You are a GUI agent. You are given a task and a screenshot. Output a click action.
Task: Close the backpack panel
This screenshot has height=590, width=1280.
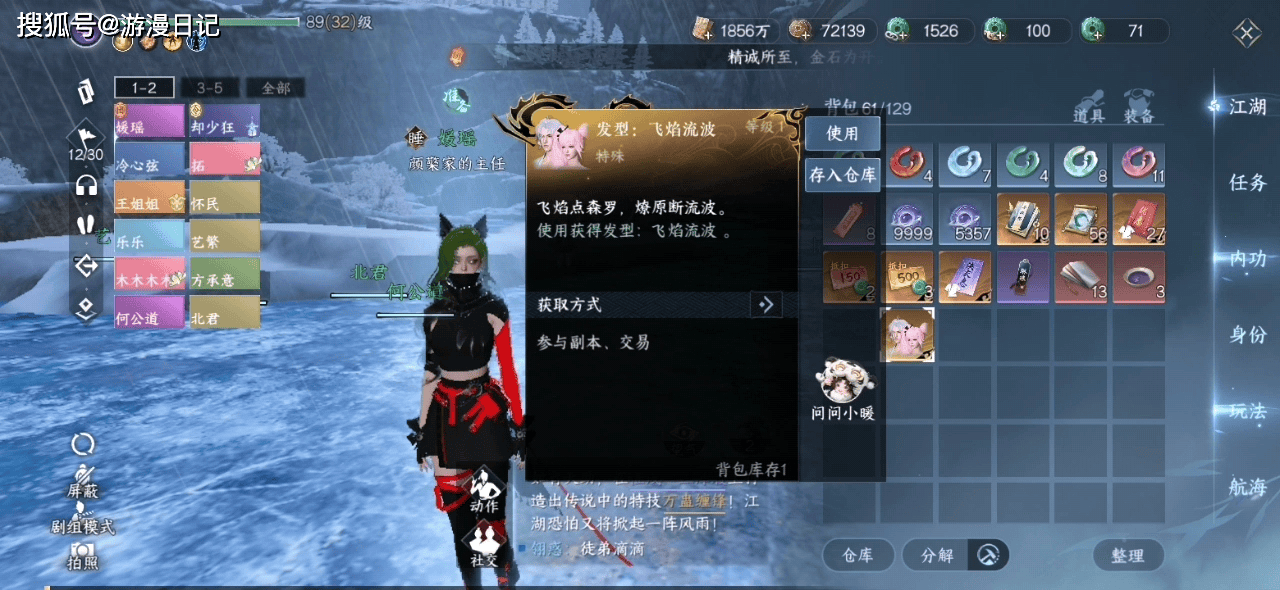click(x=1247, y=34)
